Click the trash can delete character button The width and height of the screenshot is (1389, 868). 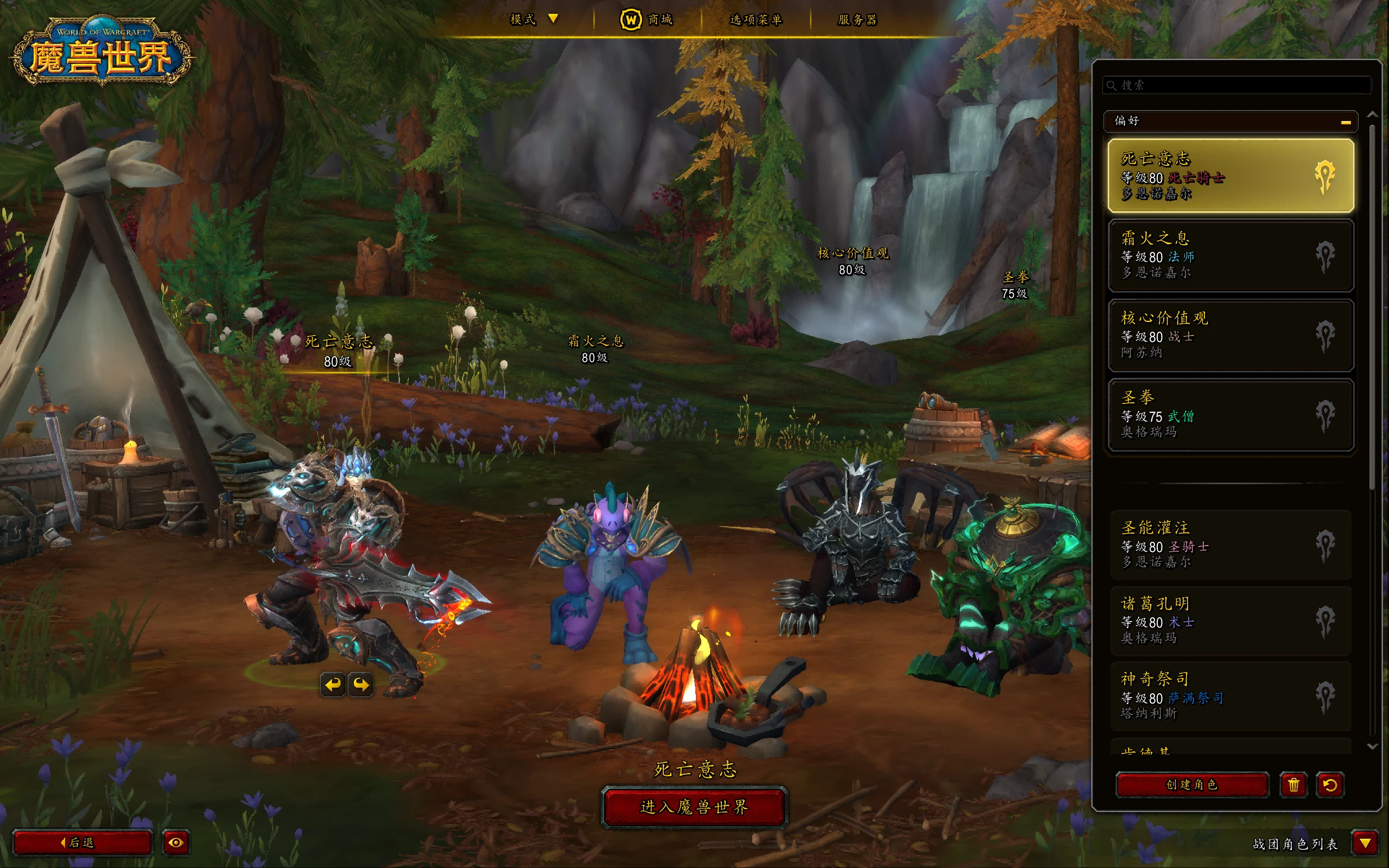click(x=1293, y=785)
